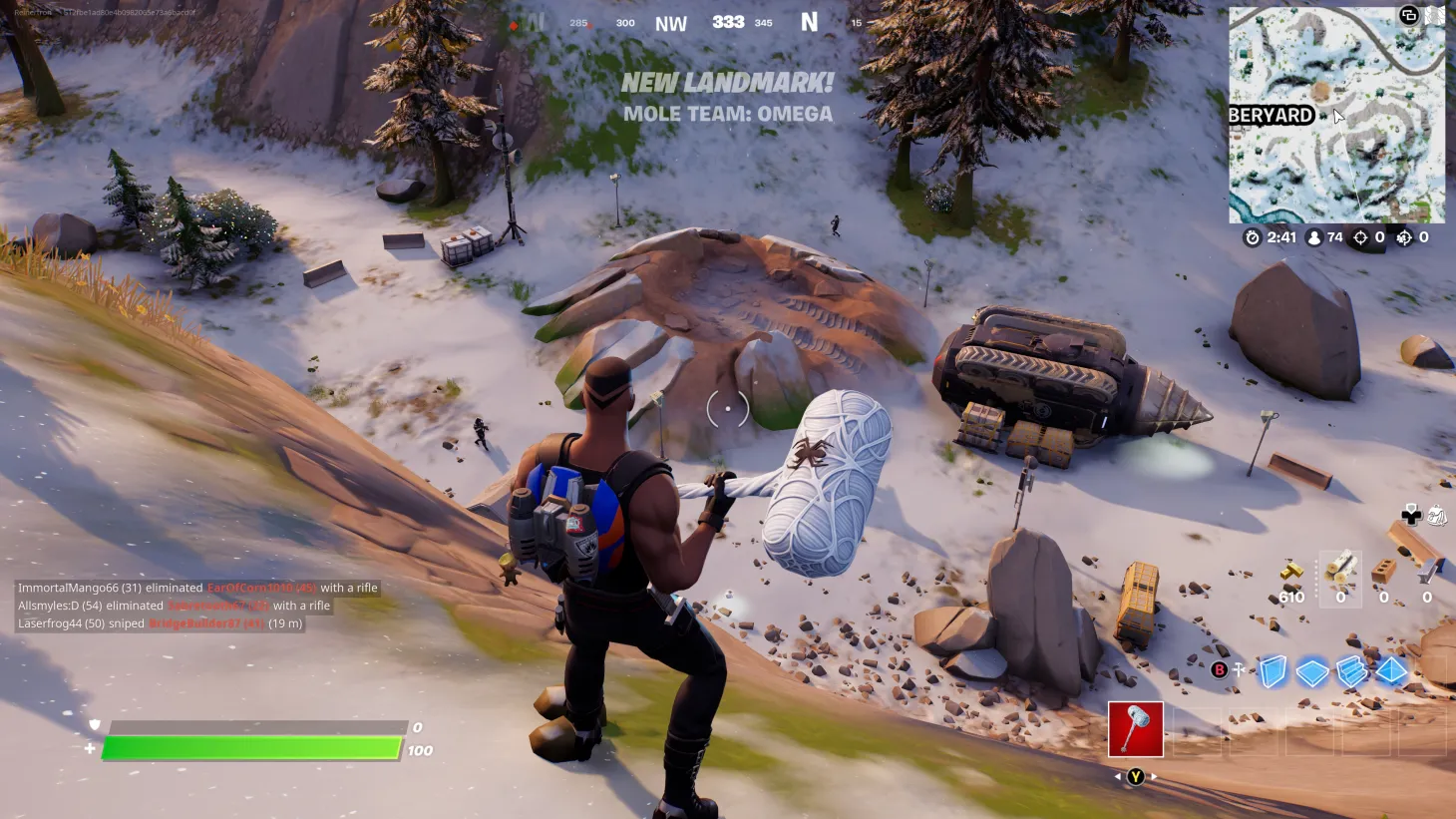Click the health cross pickup icon

point(1412,515)
